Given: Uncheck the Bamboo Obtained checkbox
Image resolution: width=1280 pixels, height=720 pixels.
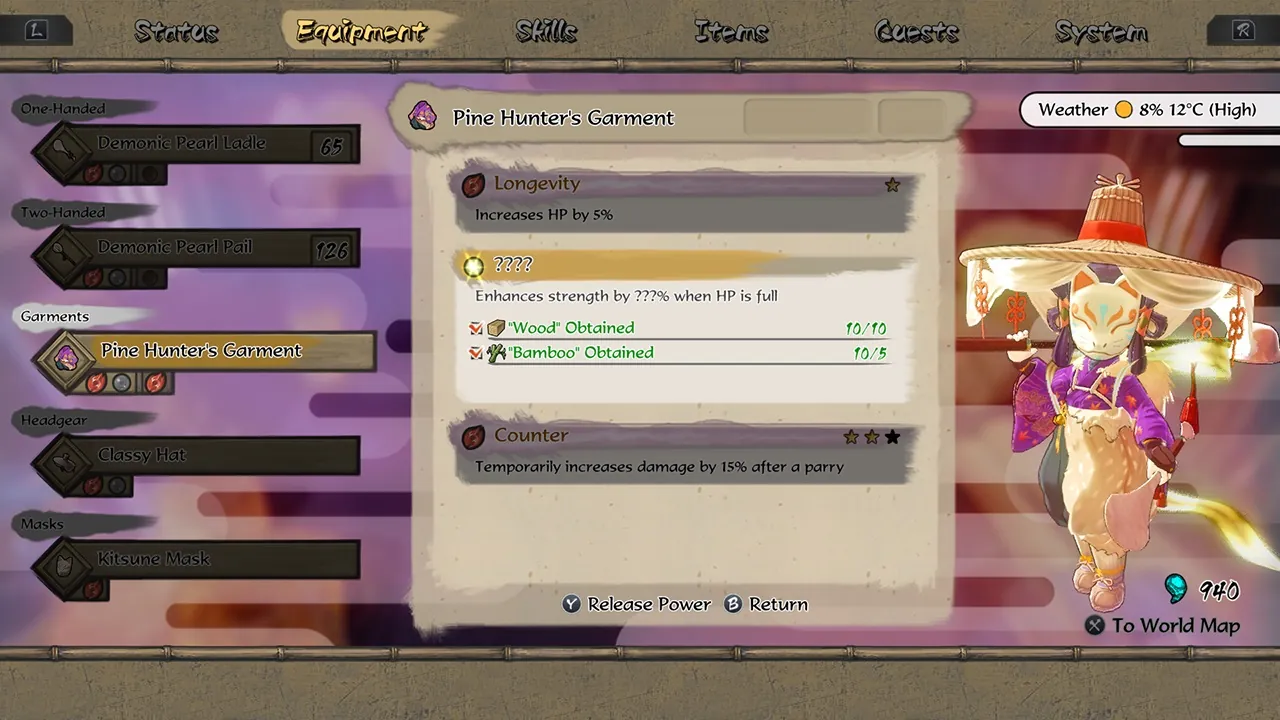Looking at the screenshot, I should 475,352.
